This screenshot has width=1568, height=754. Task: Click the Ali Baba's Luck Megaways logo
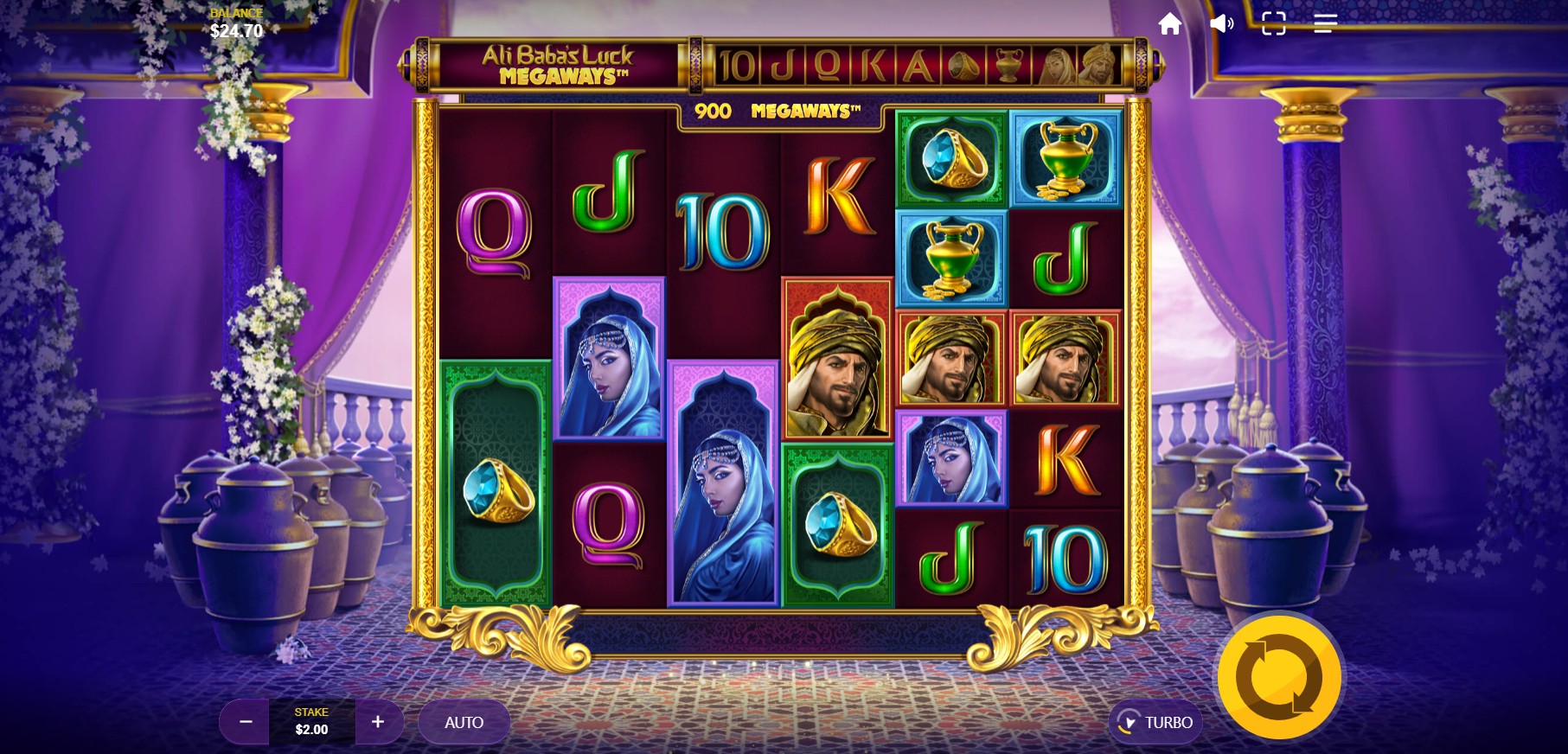(x=561, y=66)
